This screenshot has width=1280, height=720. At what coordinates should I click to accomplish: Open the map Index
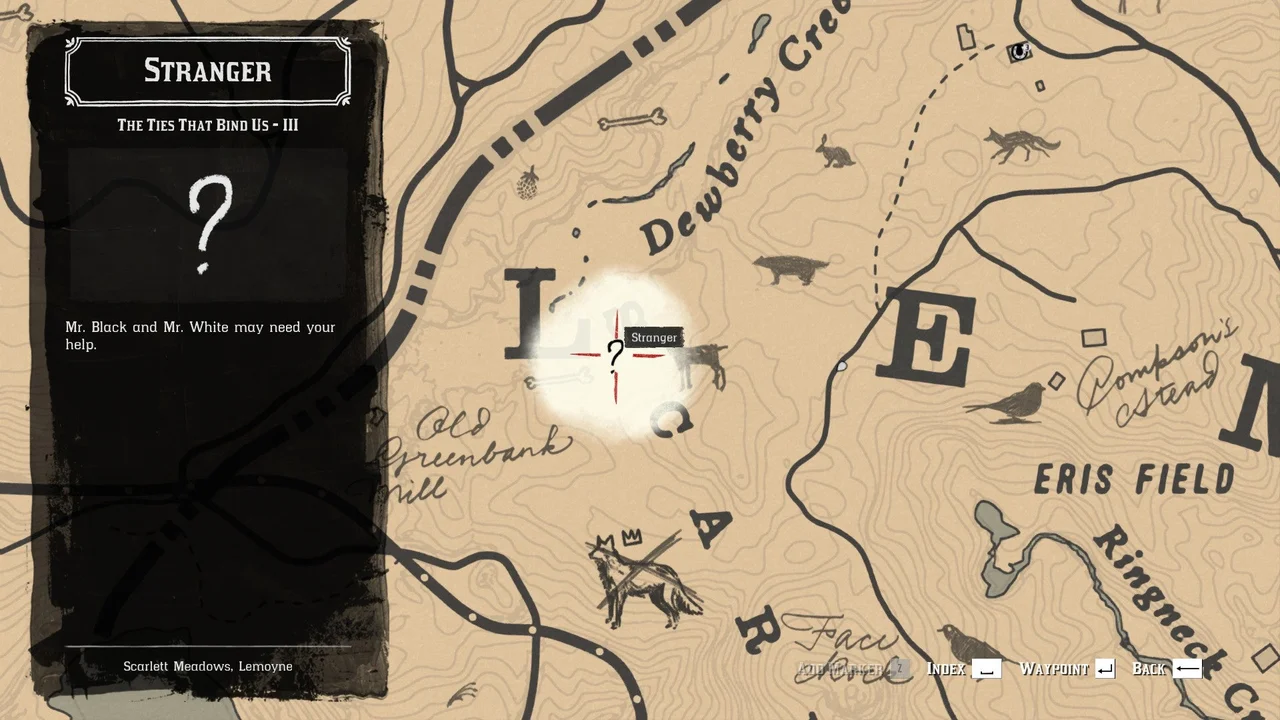click(944, 668)
